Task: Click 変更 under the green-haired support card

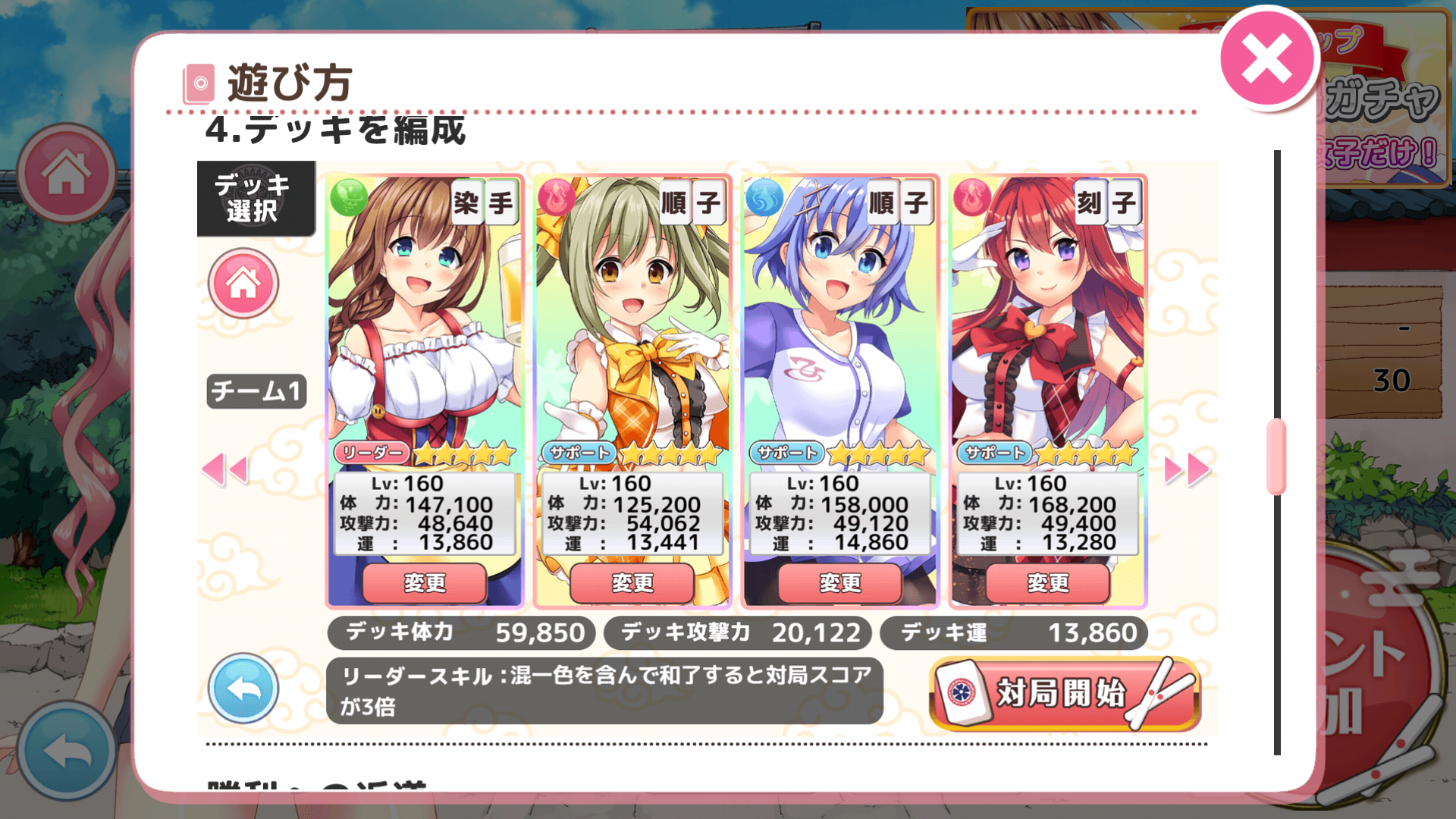Action: pyautogui.click(x=632, y=582)
